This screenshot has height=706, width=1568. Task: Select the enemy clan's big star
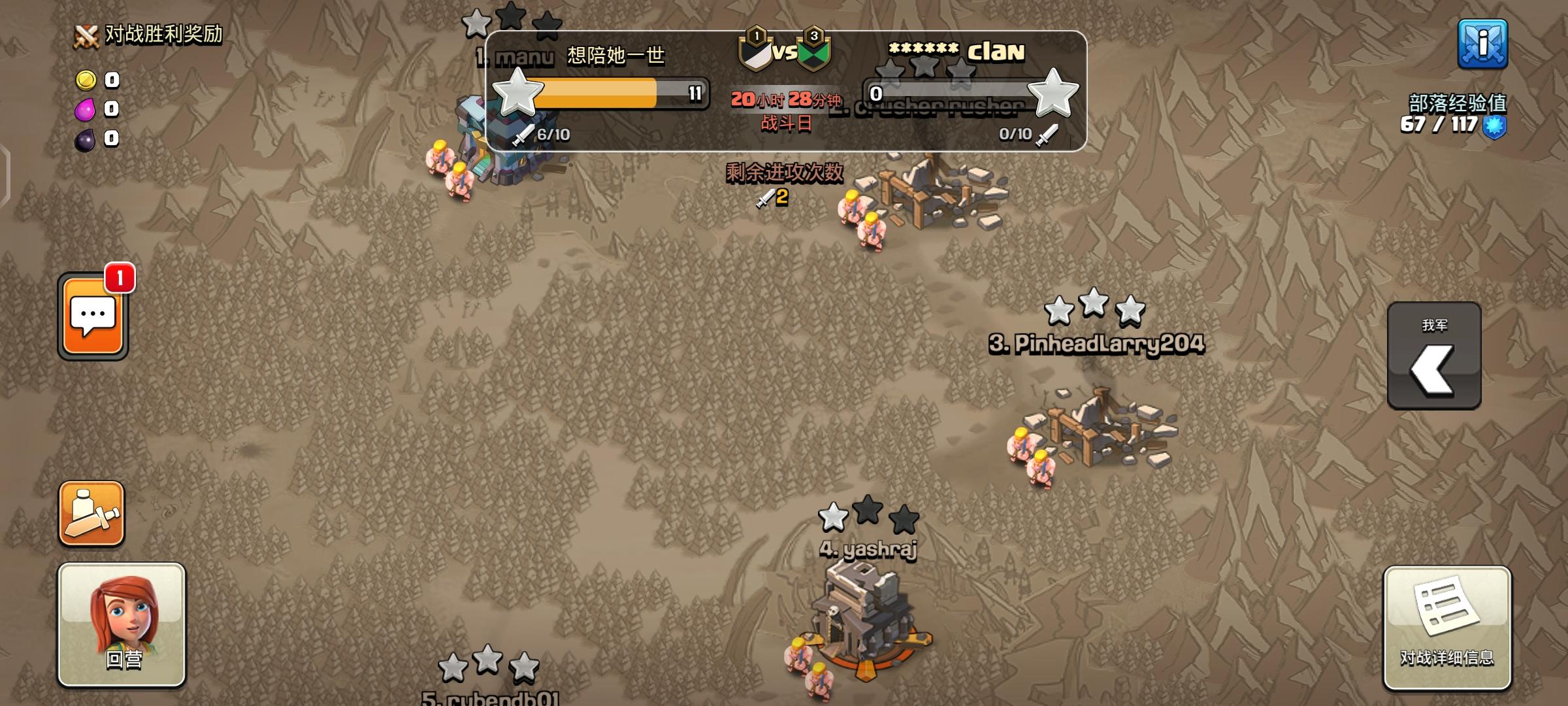point(1054,93)
